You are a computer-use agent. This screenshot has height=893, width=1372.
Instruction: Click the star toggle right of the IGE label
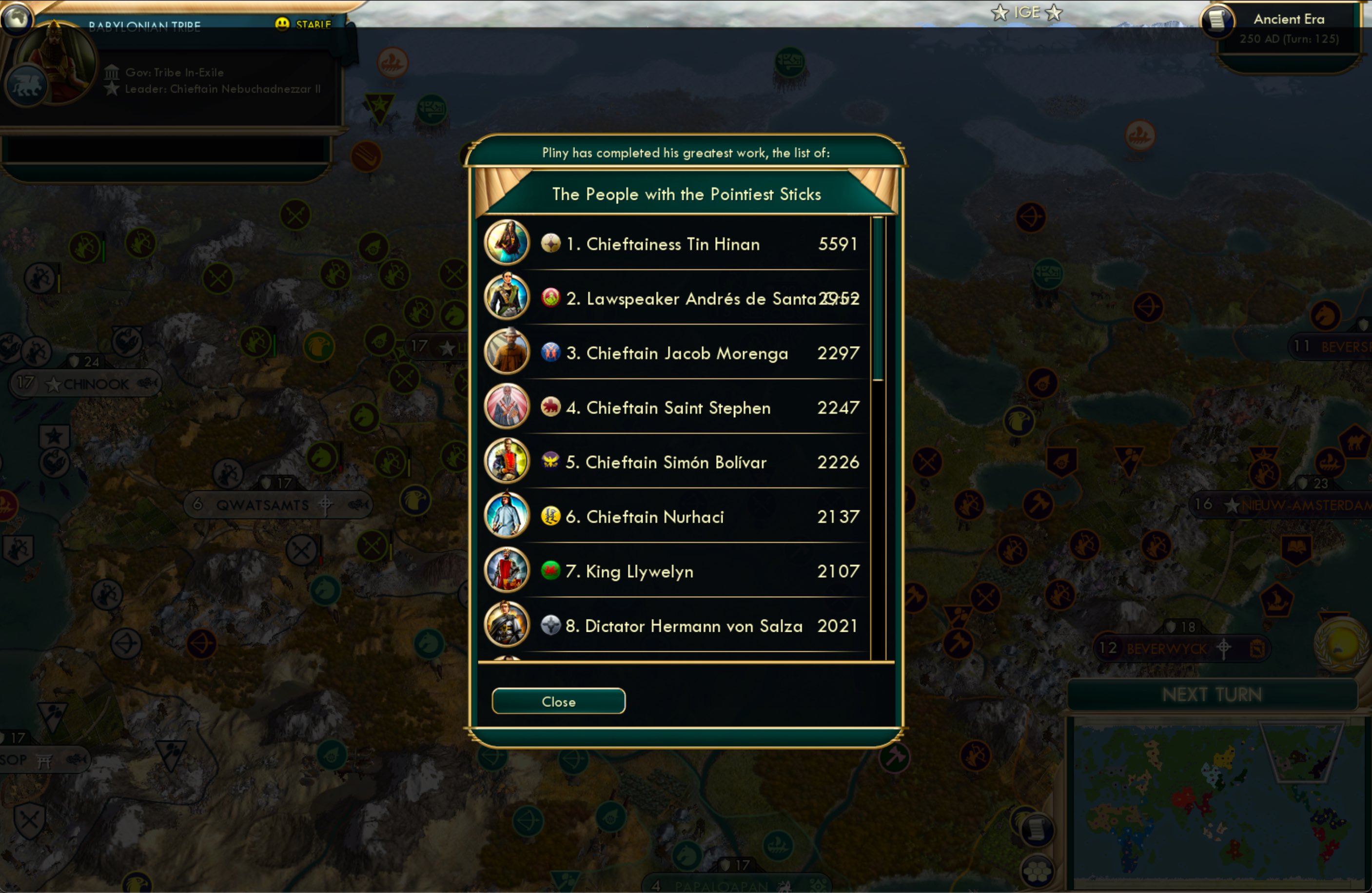[1055, 12]
